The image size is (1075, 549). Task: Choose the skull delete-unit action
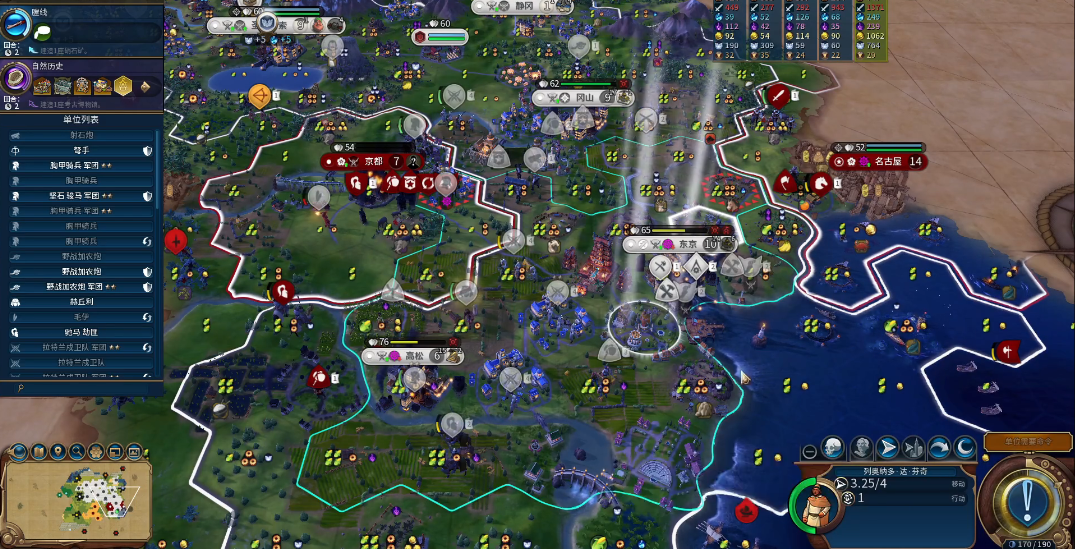pos(834,448)
